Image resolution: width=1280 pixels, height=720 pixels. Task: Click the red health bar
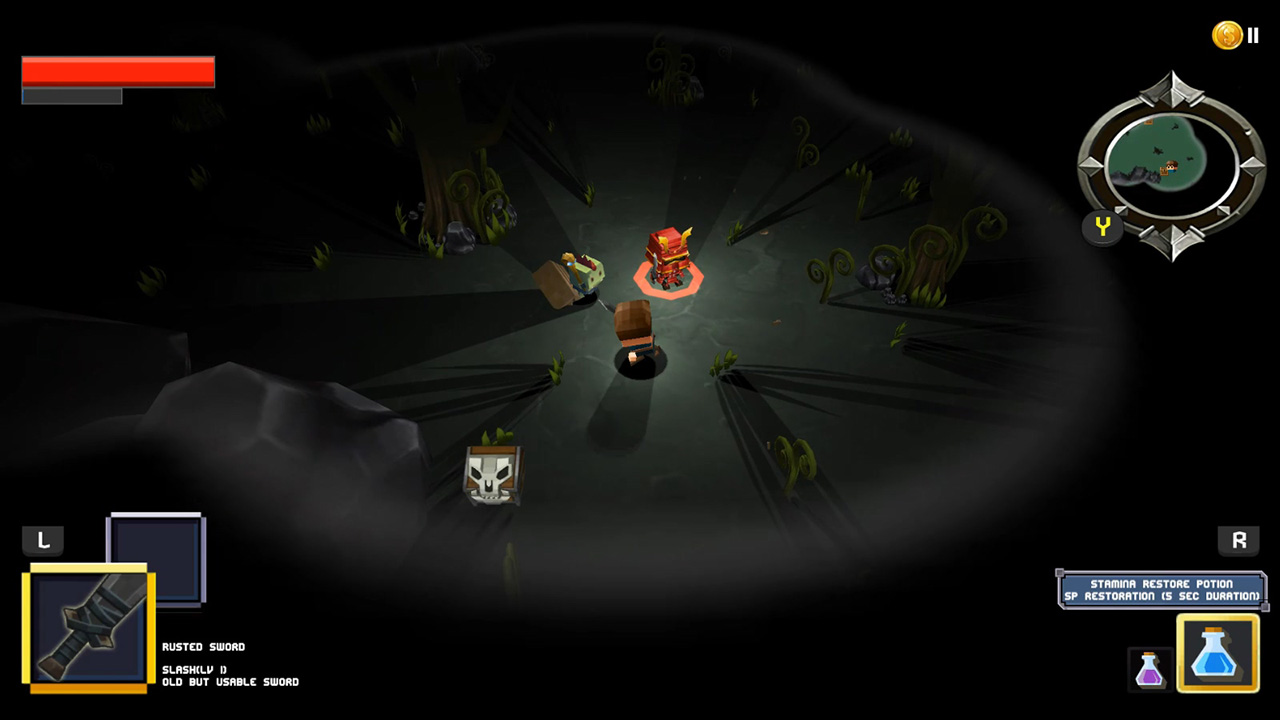(x=117, y=72)
